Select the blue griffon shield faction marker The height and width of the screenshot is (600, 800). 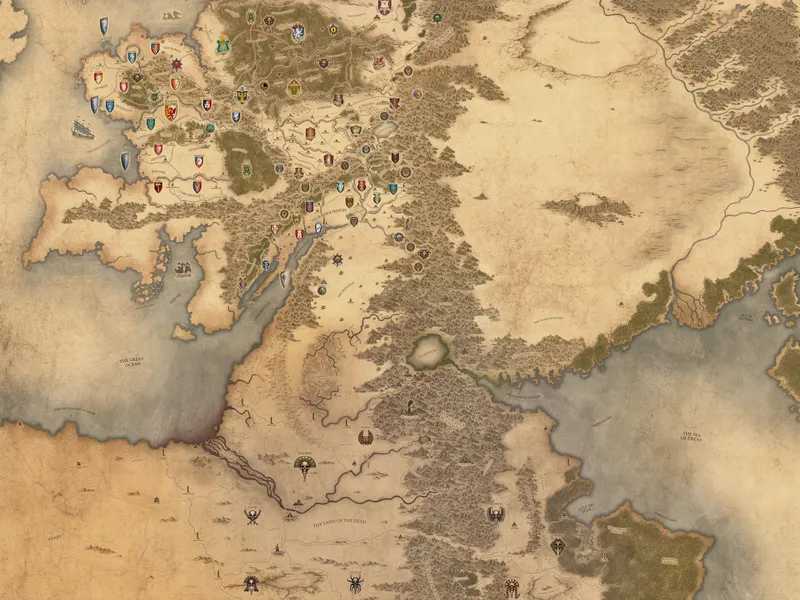pos(298,33)
